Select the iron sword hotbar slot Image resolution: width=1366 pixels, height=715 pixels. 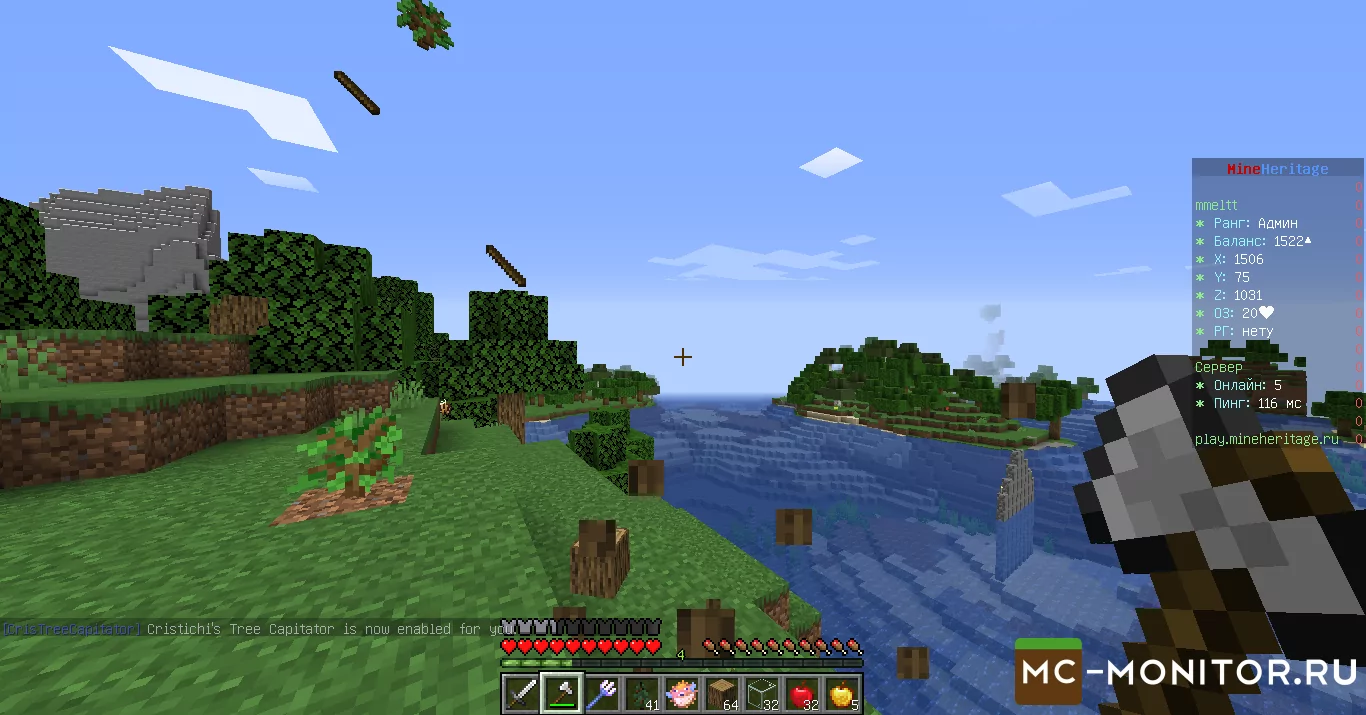pyautogui.click(x=521, y=693)
